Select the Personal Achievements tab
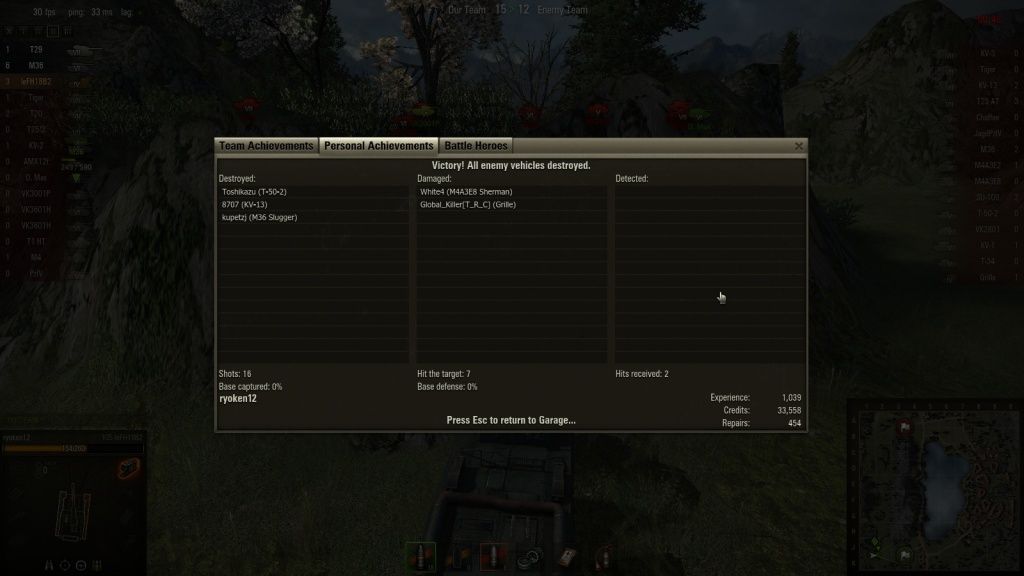 (x=378, y=146)
